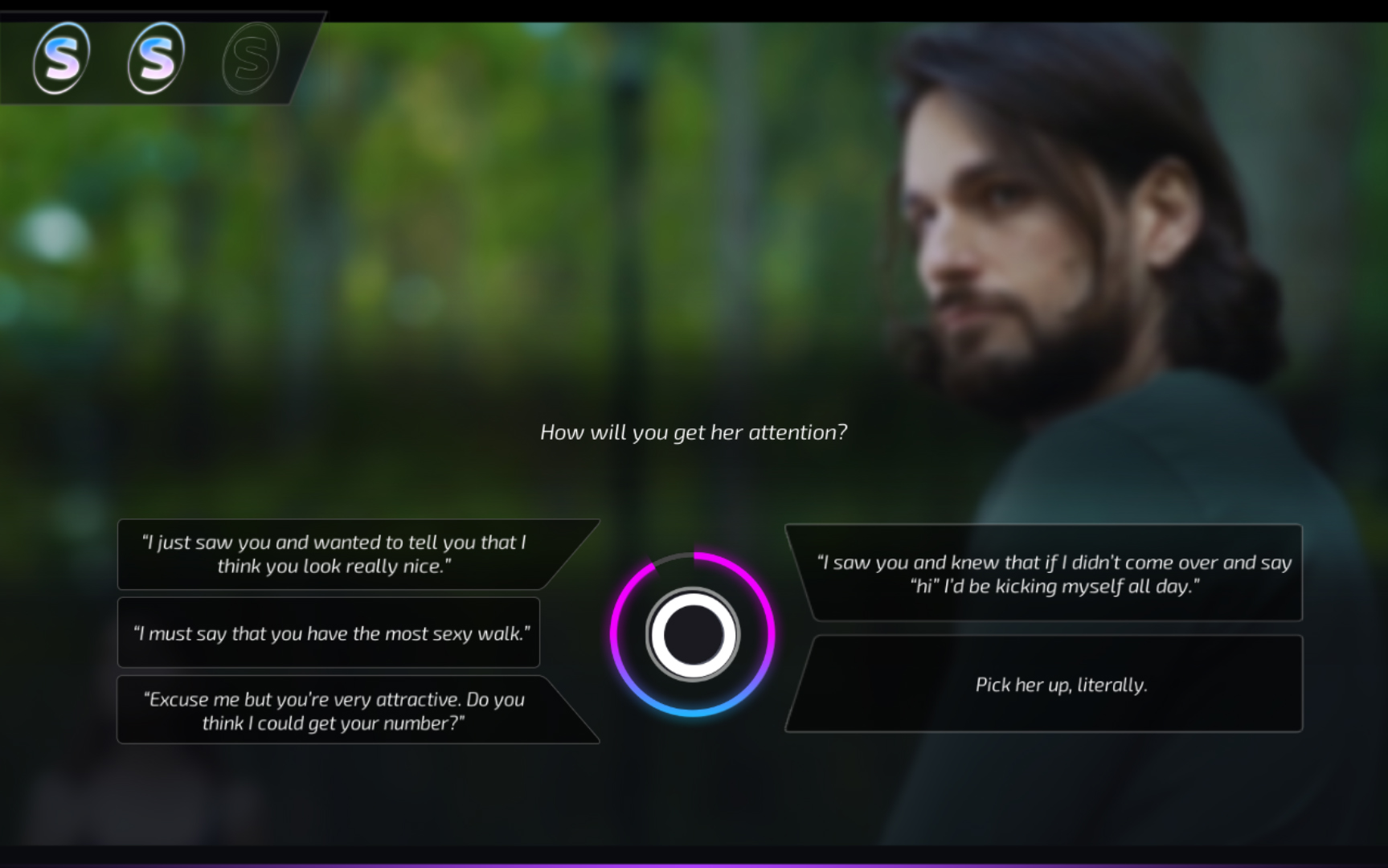The height and width of the screenshot is (868, 1388).
Task: Choose "I must say that you have the most sexy walk."
Action: click(x=329, y=633)
